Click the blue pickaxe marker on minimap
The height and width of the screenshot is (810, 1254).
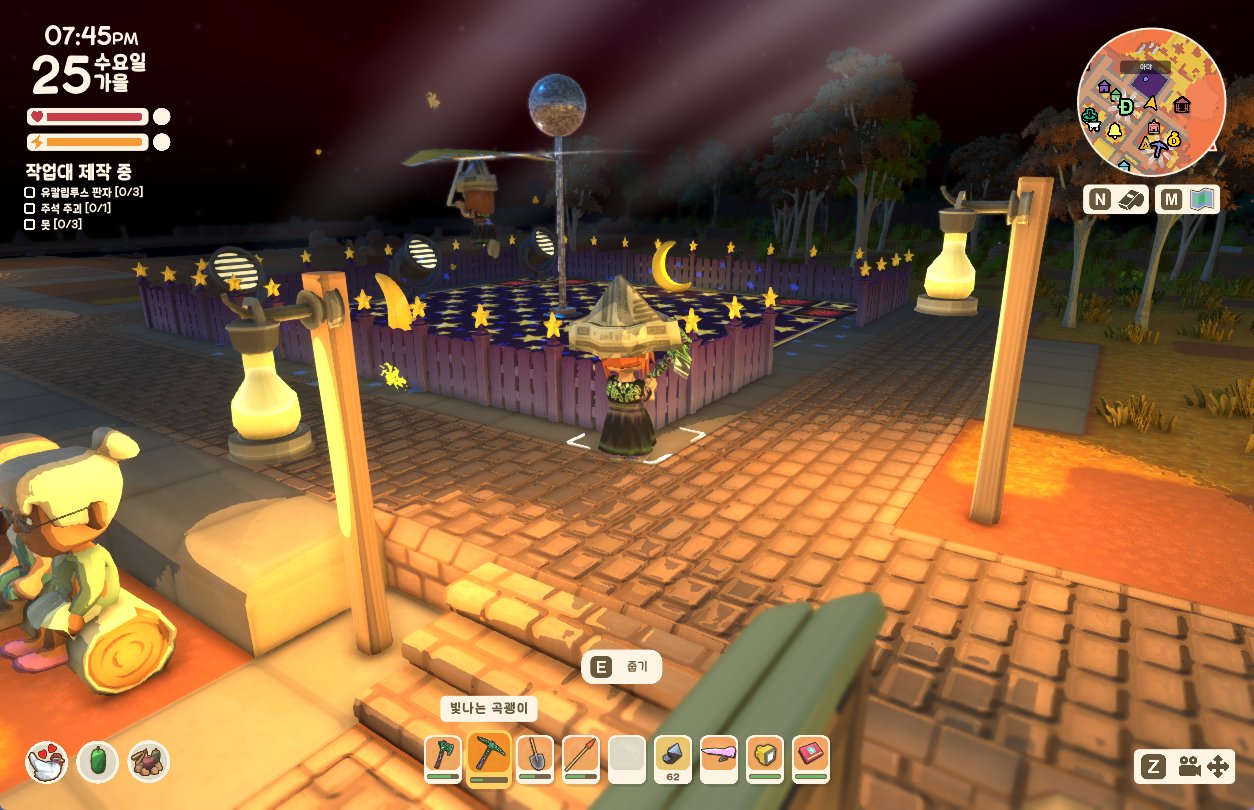(x=1158, y=150)
